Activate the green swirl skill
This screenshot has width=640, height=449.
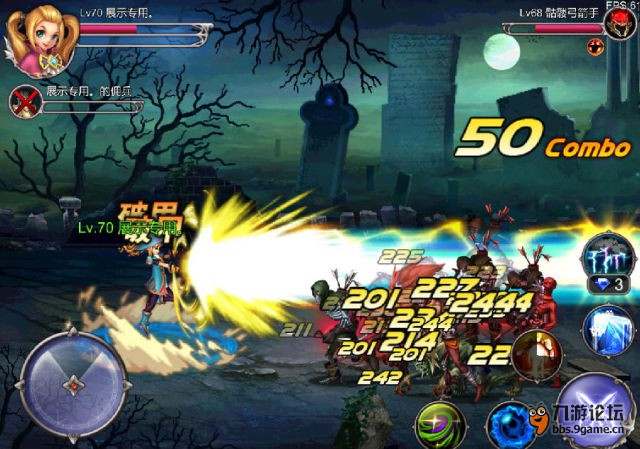click(x=438, y=423)
